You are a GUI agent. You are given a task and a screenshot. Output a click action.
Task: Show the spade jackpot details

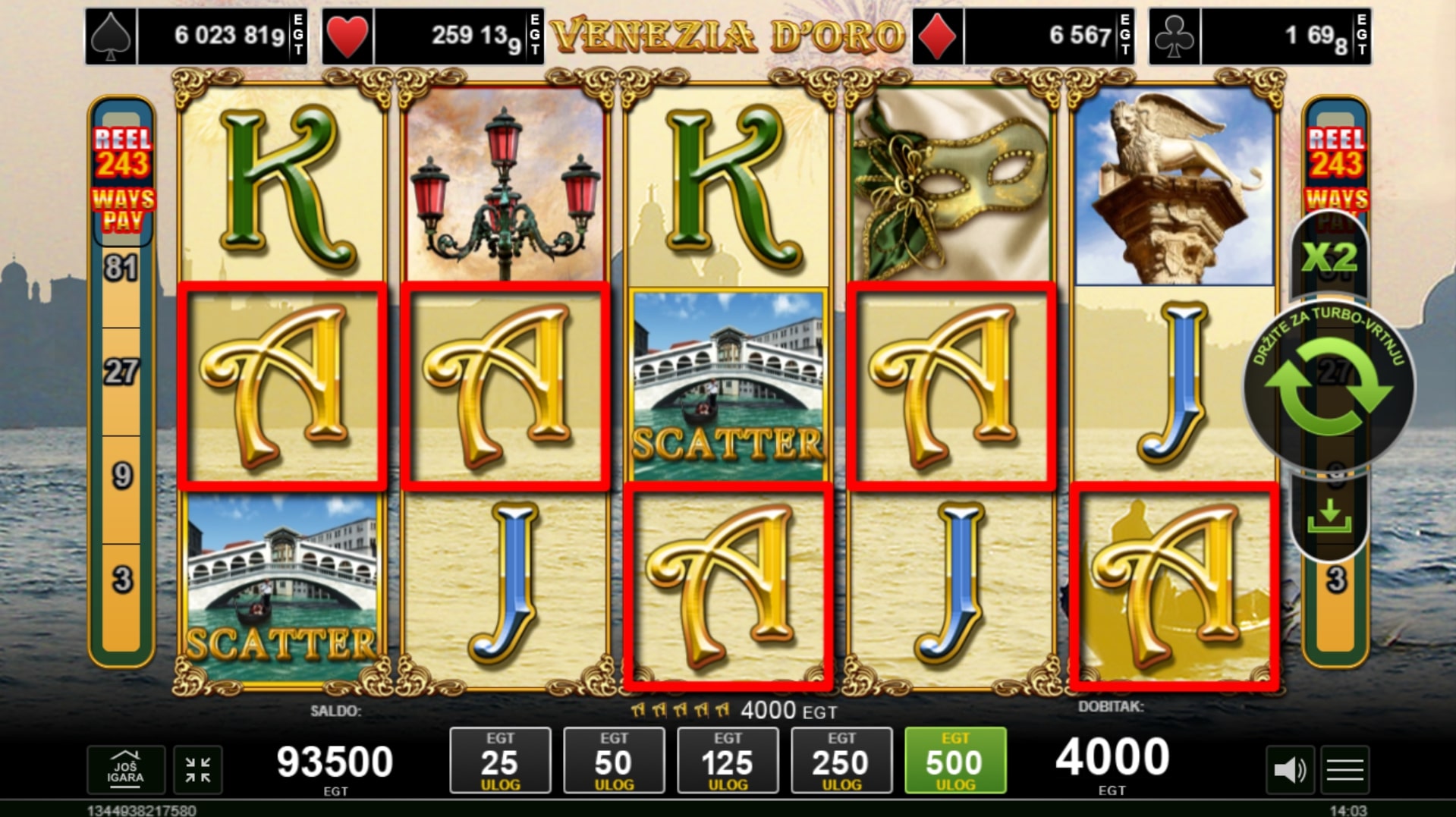pyautogui.click(x=196, y=36)
